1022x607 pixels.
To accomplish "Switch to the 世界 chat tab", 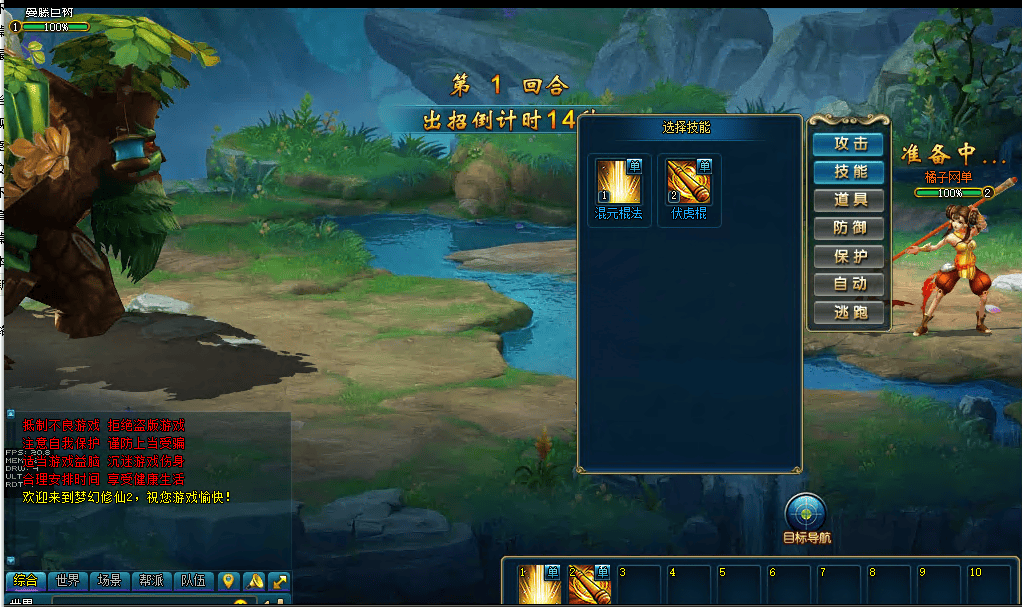I will click(x=68, y=581).
